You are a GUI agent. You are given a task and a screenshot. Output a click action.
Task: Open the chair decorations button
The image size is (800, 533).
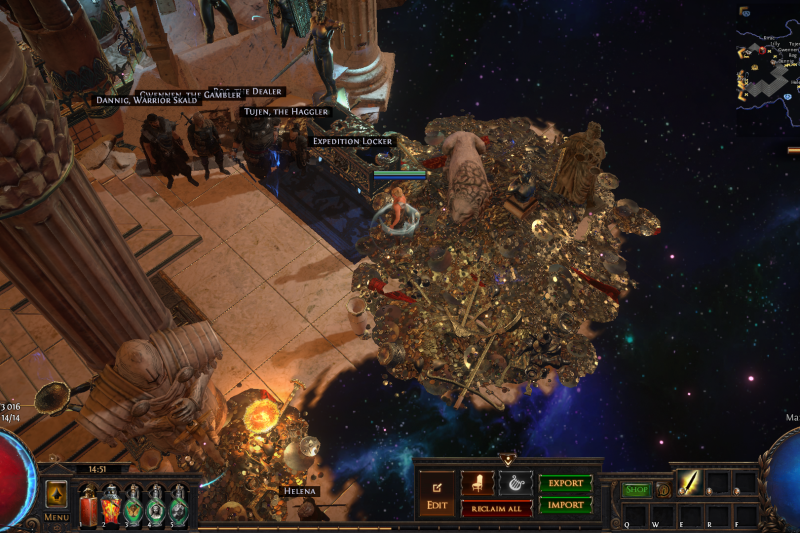click(x=477, y=483)
